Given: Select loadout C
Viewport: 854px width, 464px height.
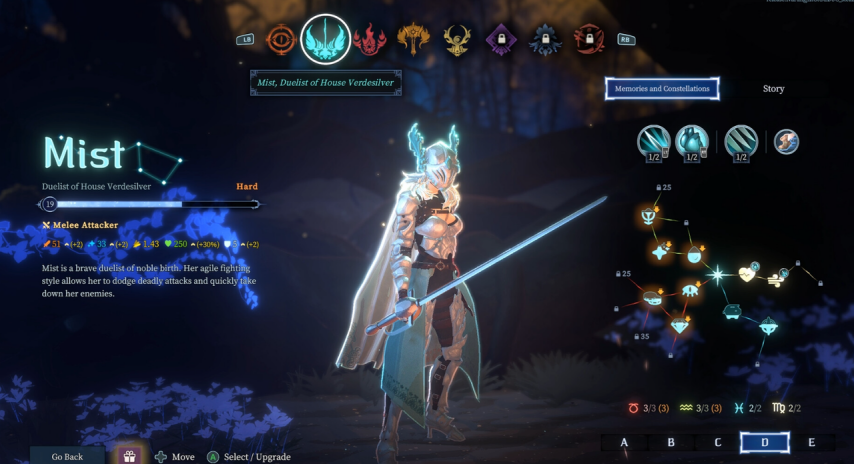Looking at the screenshot, I should (x=718, y=442).
